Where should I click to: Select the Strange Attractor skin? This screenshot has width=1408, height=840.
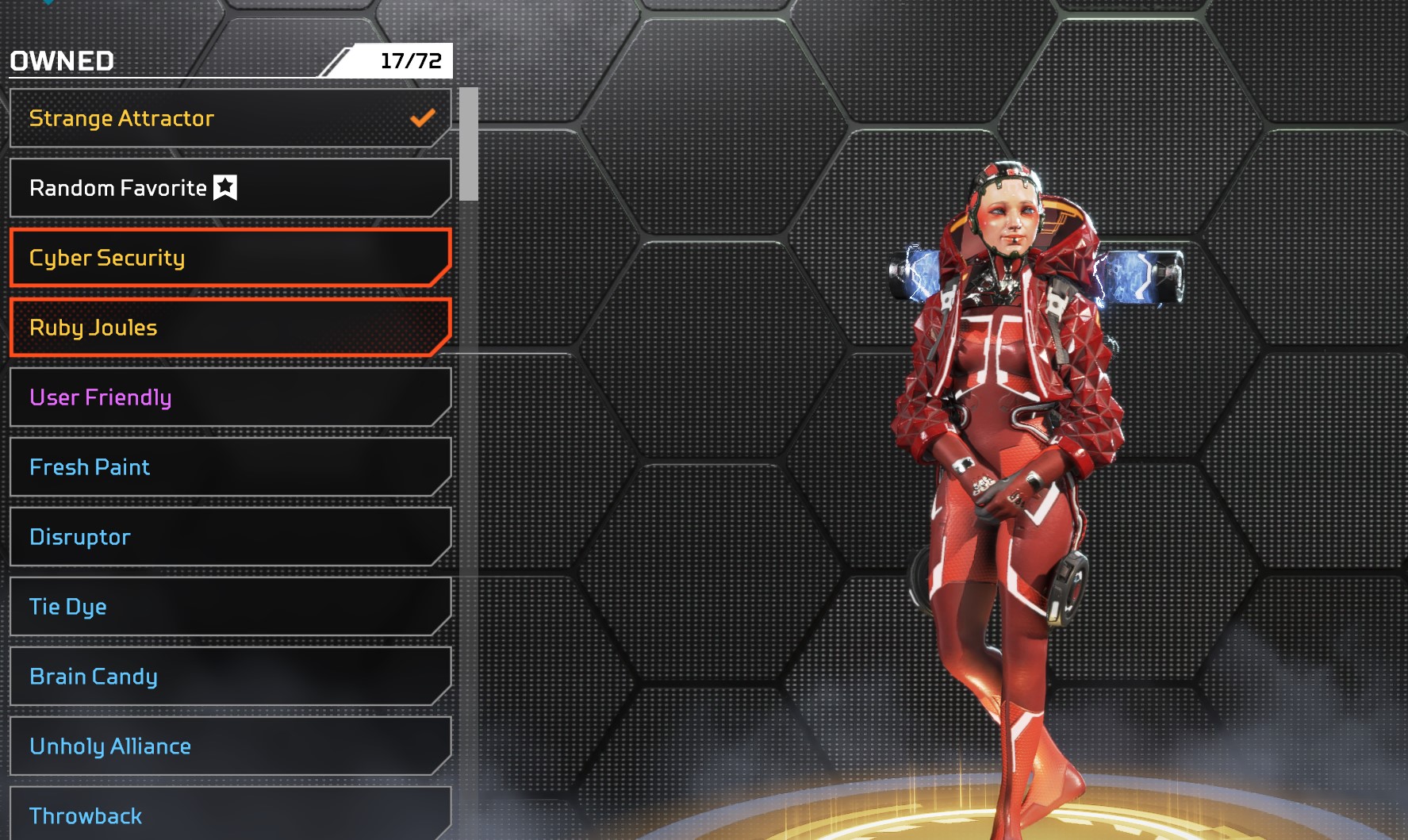(x=230, y=118)
